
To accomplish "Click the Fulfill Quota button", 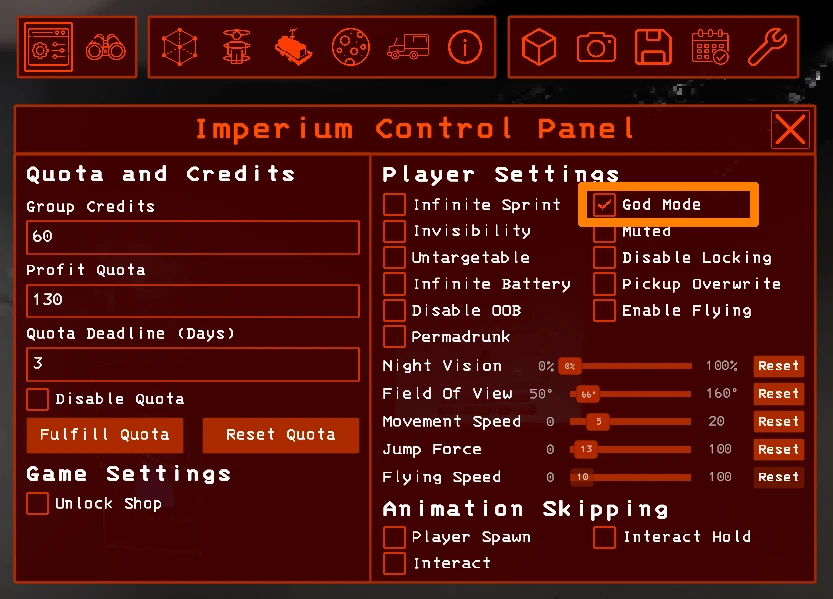I will (104, 435).
